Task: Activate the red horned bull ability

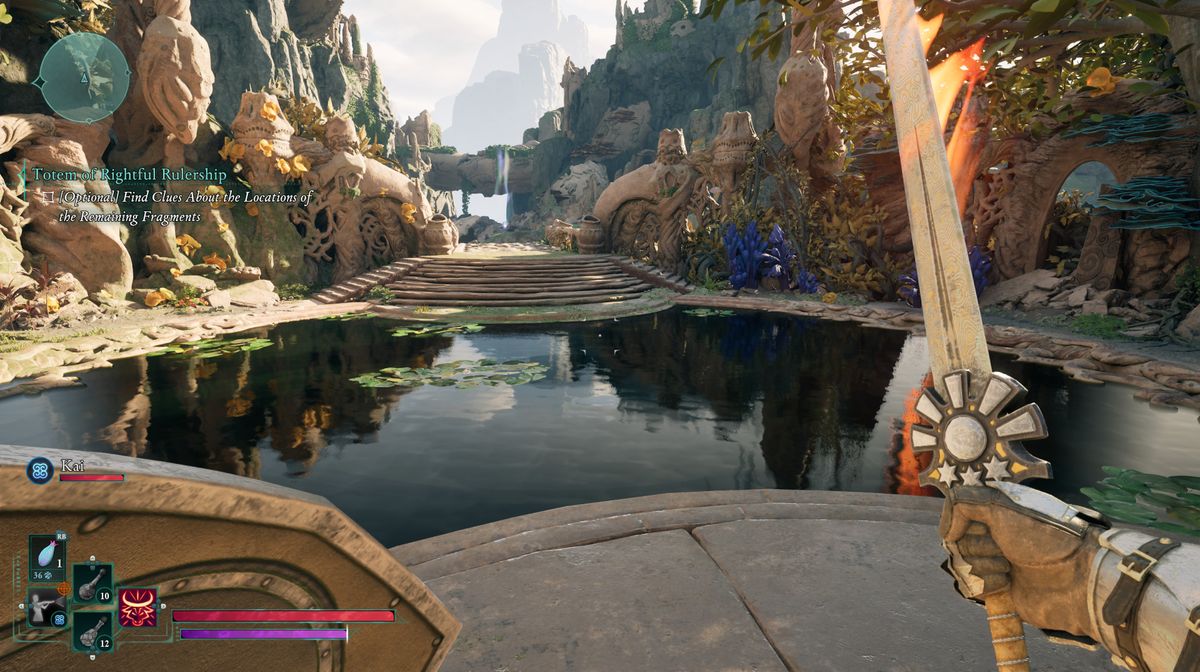Action: (x=138, y=607)
